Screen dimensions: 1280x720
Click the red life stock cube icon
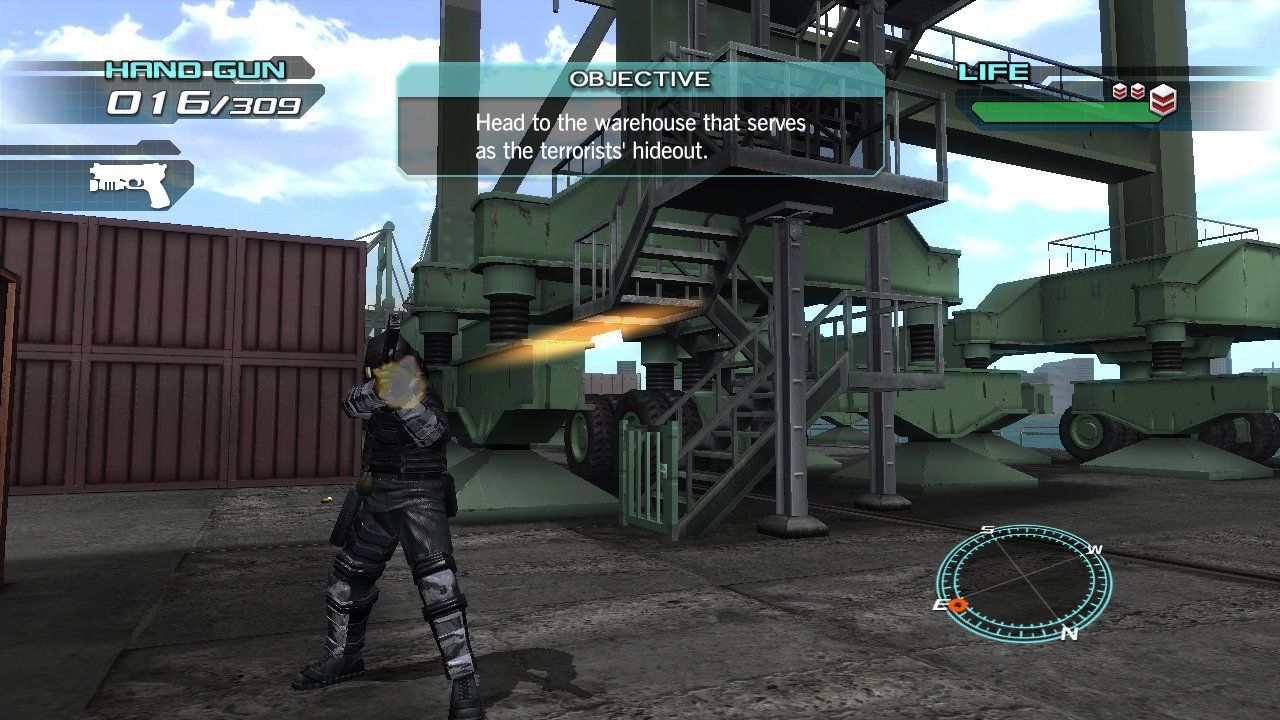click(1162, 98)
